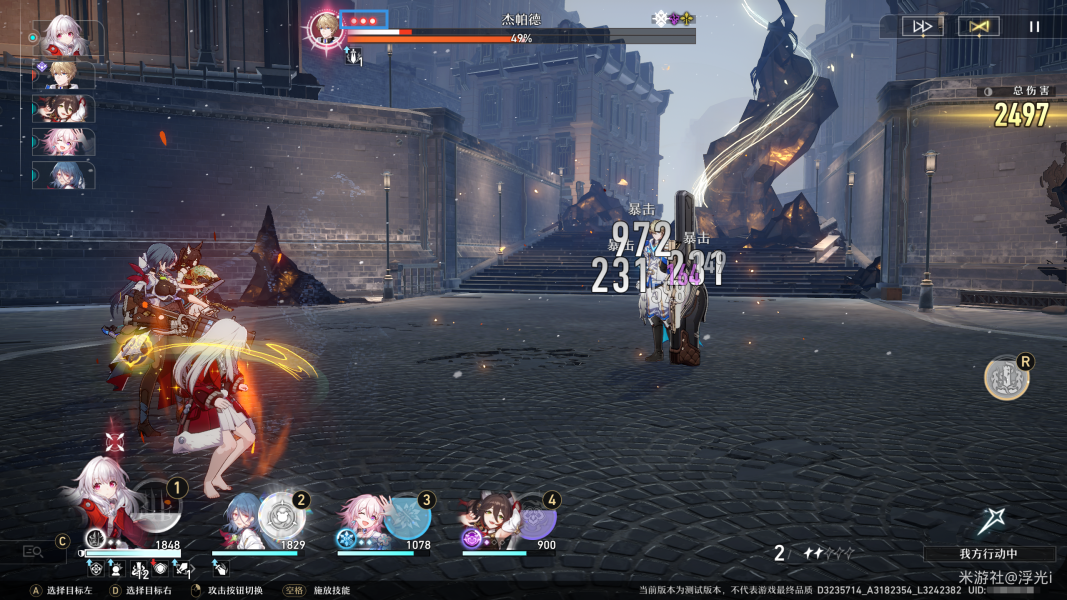Trigger slot 2's glowing ultimate orb

[281, 516]
